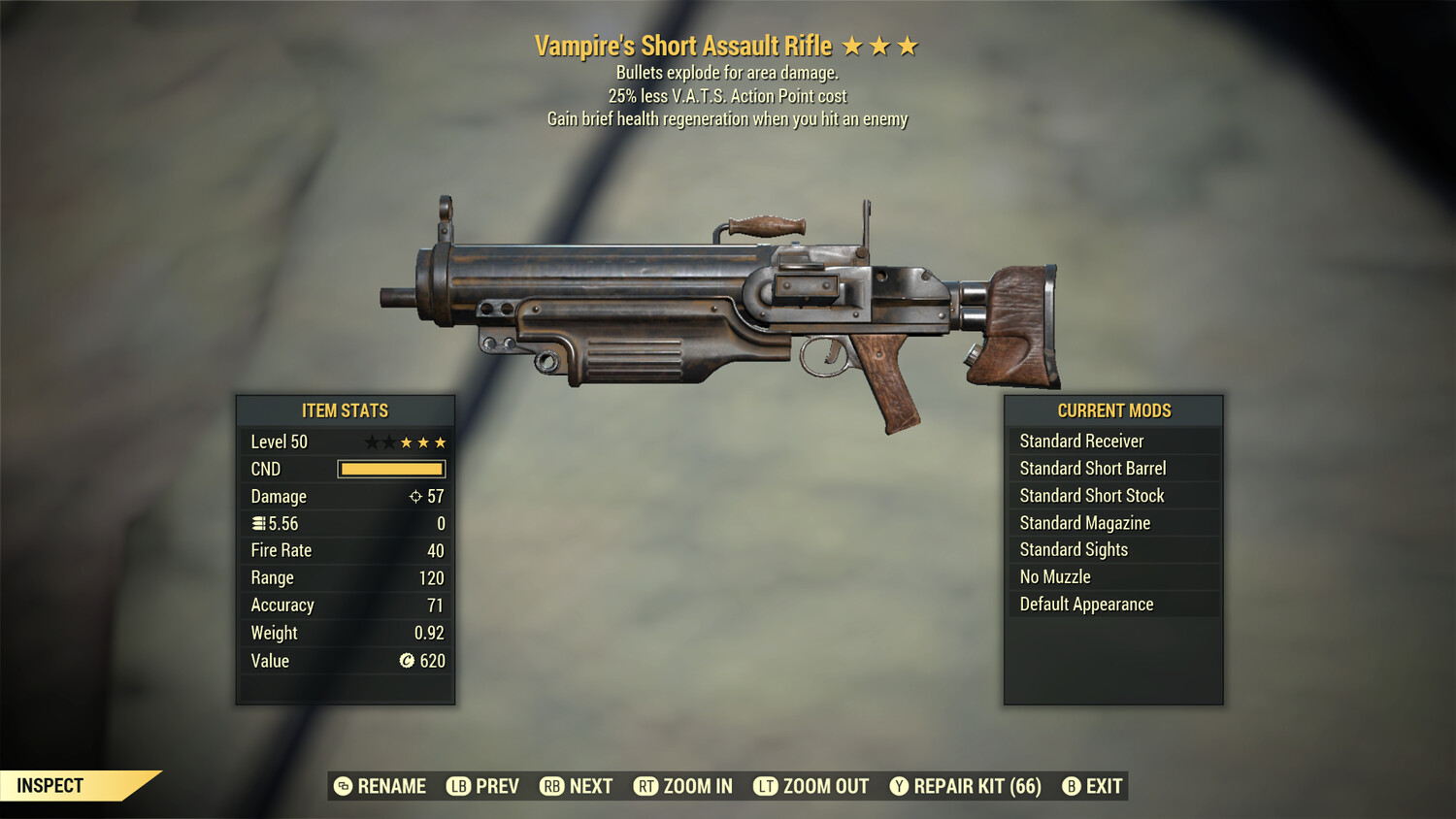Click the B button icon beside Exit
This screenshot has height=819, width=1456.
tap(1072, 786)
